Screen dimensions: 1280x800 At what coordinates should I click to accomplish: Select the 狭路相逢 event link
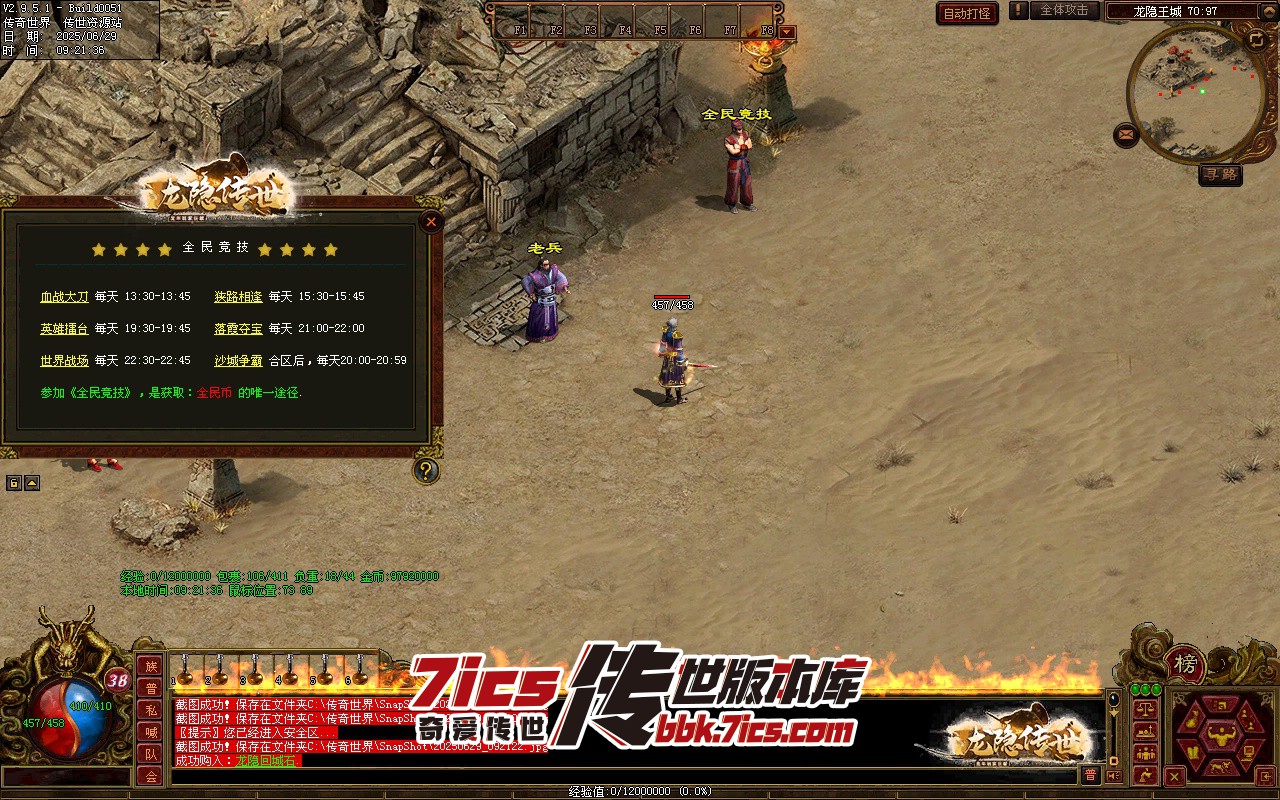click(x=238, y=297)
